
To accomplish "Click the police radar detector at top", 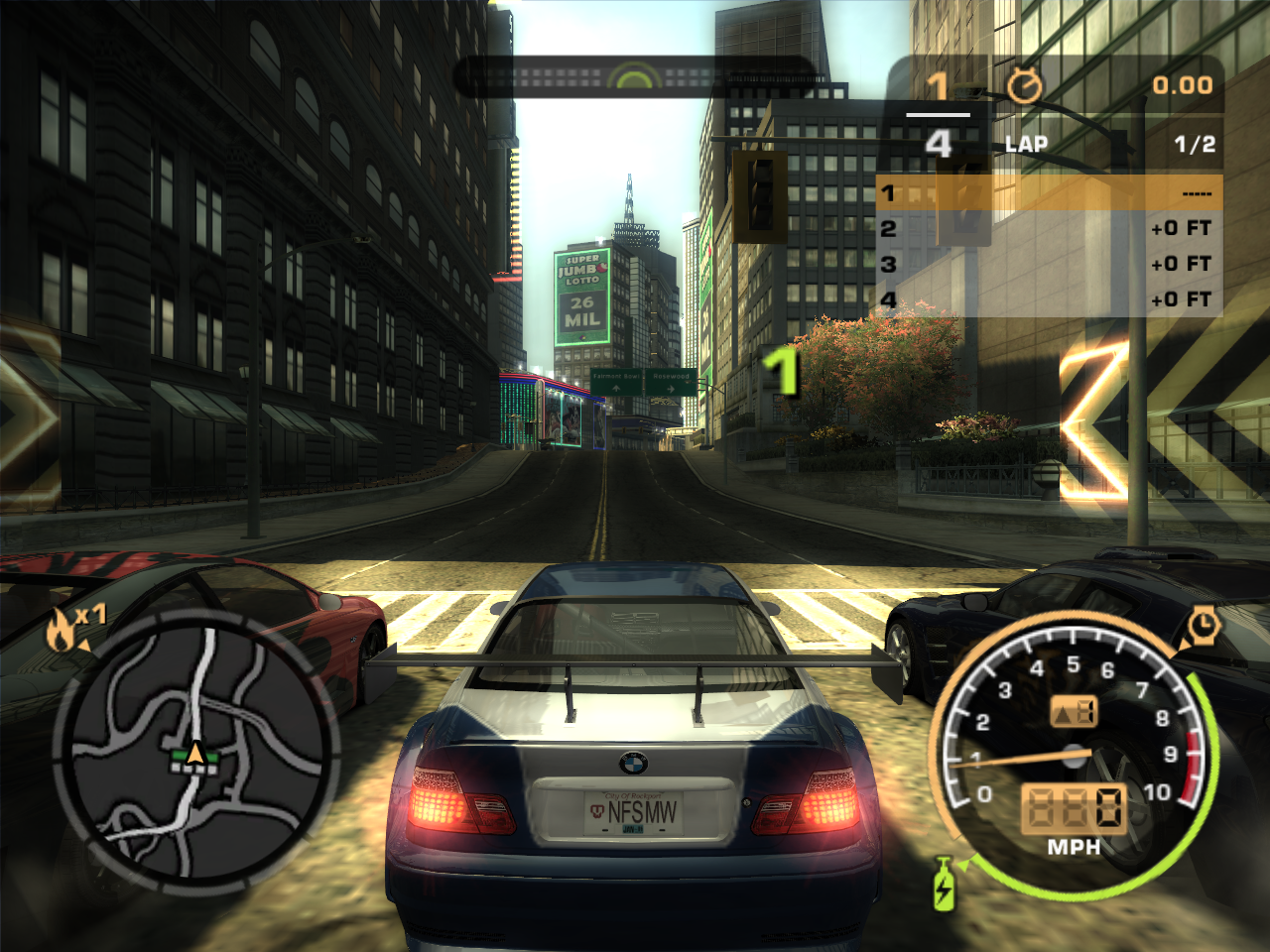I will pos(635,76).
